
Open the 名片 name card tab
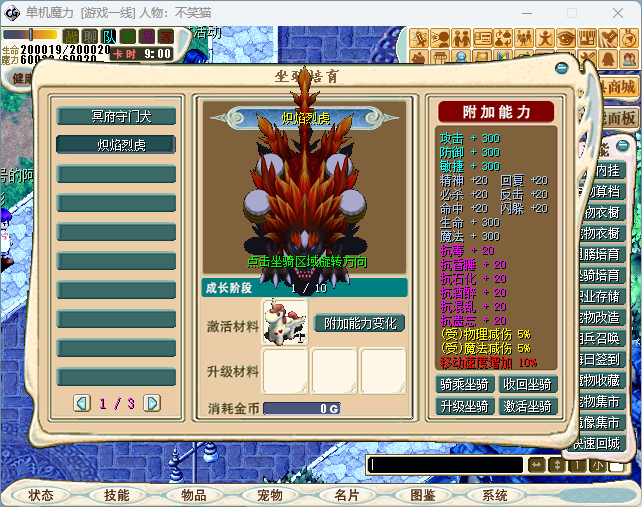tap(346, 495)
